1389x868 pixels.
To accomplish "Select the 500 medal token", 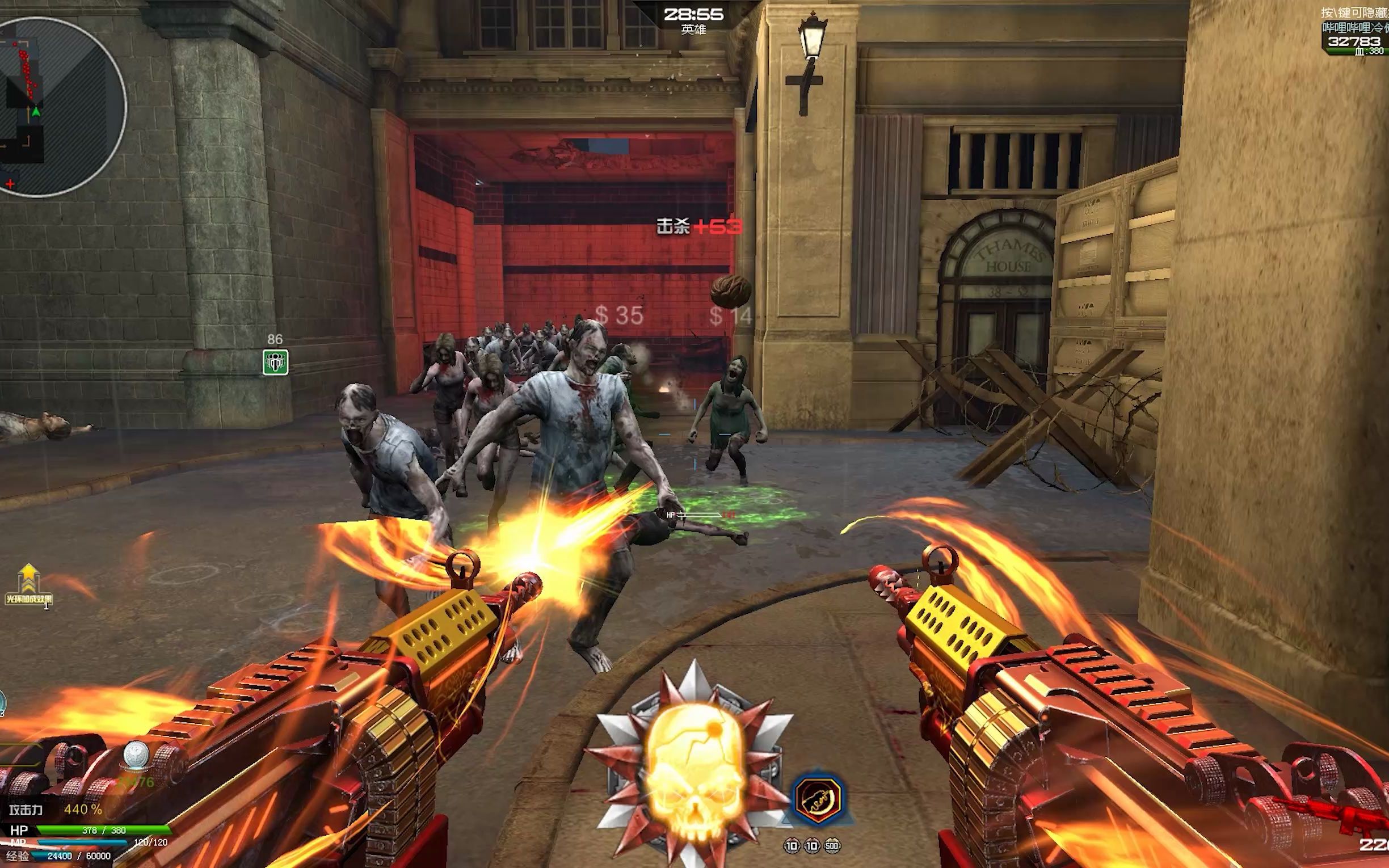I will (x=832, y=845).
